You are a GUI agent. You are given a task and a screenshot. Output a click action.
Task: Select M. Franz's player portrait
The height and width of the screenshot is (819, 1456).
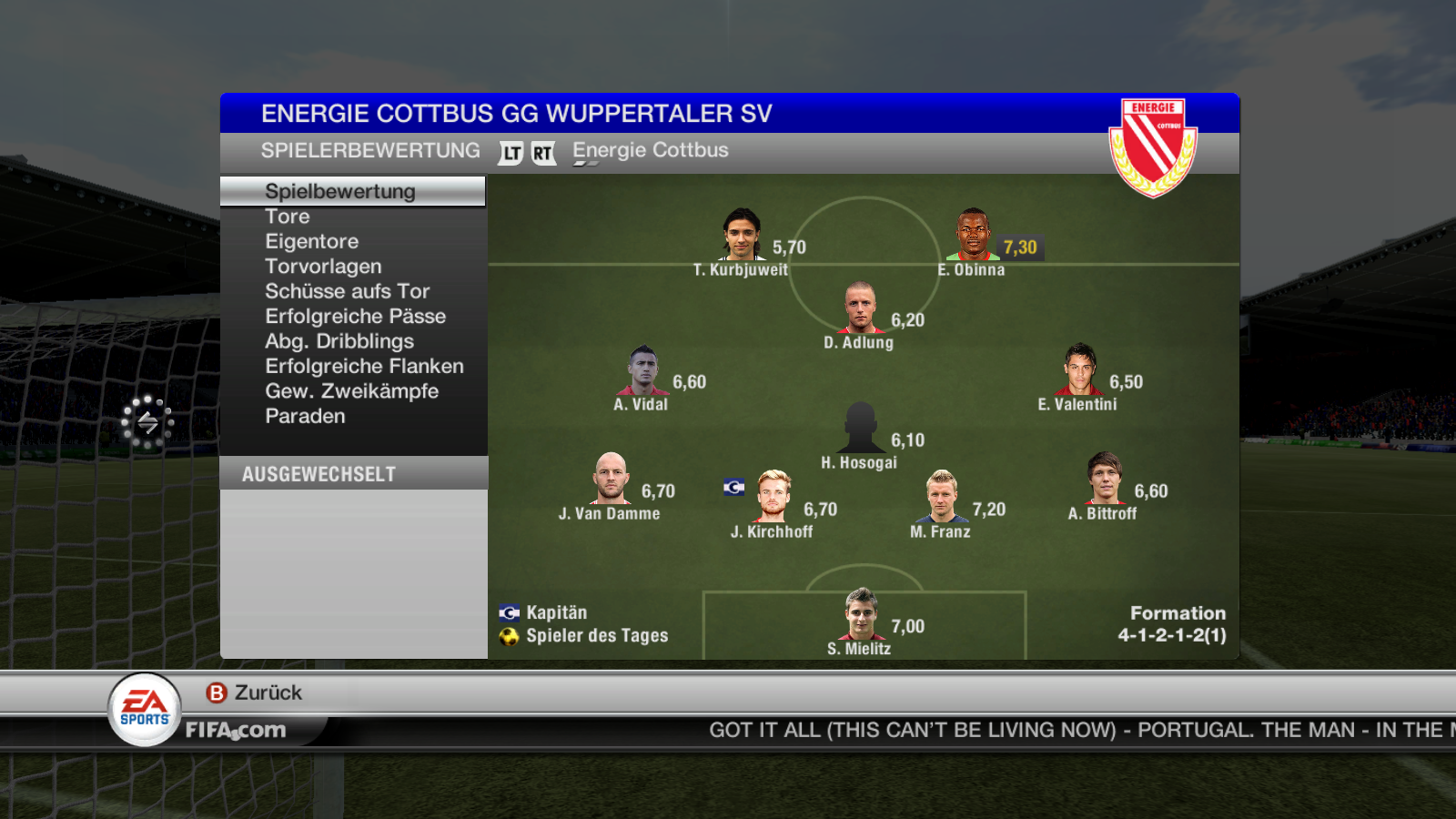coord(941,496)
